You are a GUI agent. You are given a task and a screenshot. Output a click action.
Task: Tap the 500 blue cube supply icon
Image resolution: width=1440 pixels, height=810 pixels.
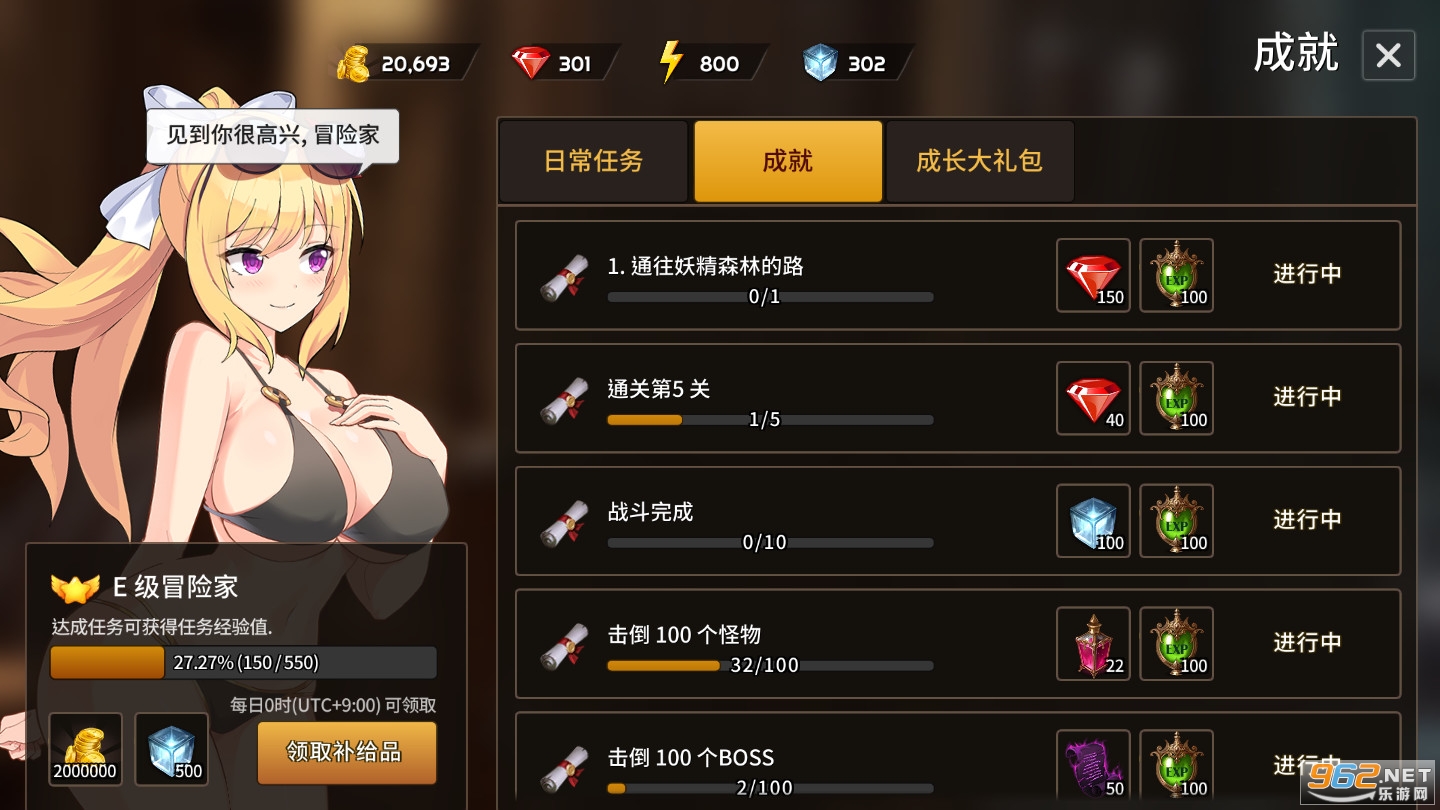[x=171, y=748]
